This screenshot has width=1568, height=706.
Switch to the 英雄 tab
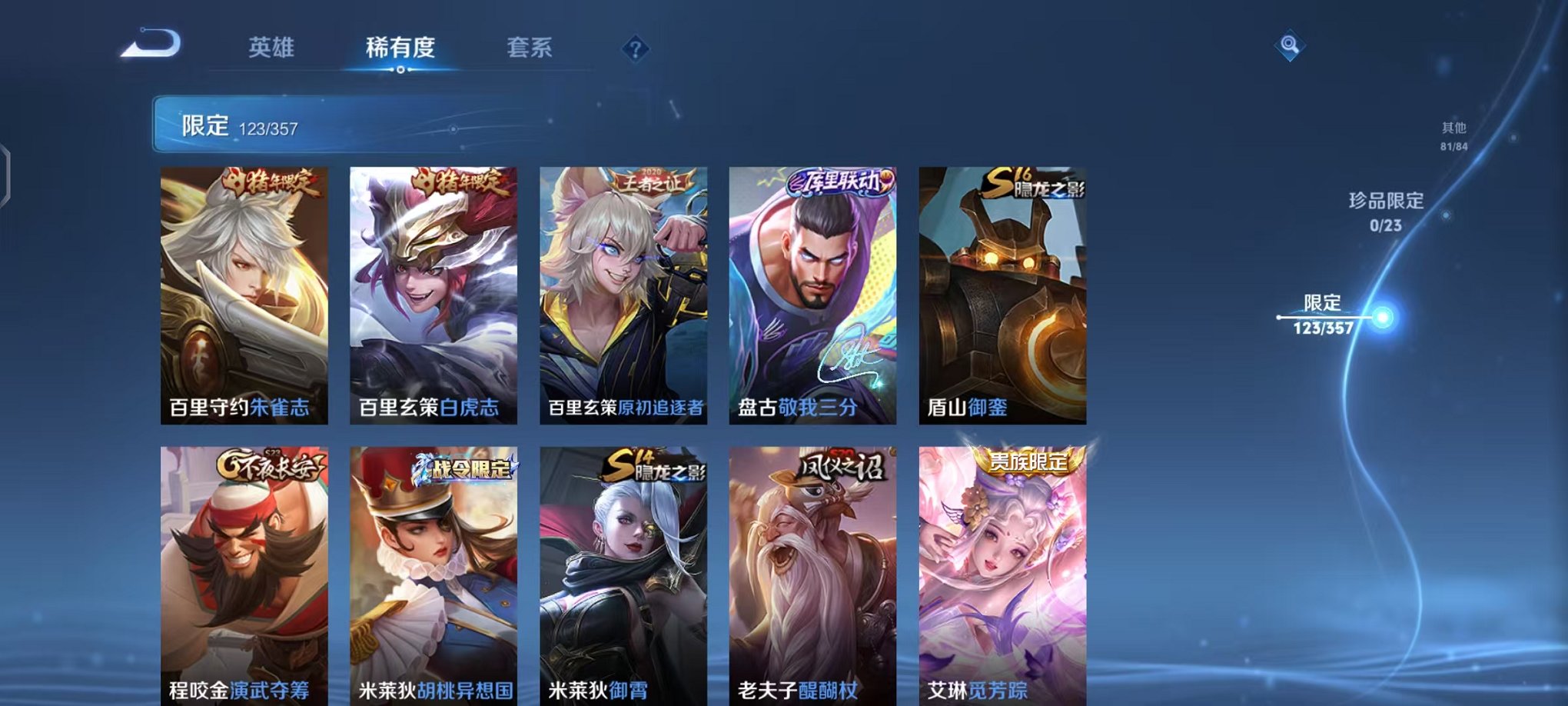[273, 48]
